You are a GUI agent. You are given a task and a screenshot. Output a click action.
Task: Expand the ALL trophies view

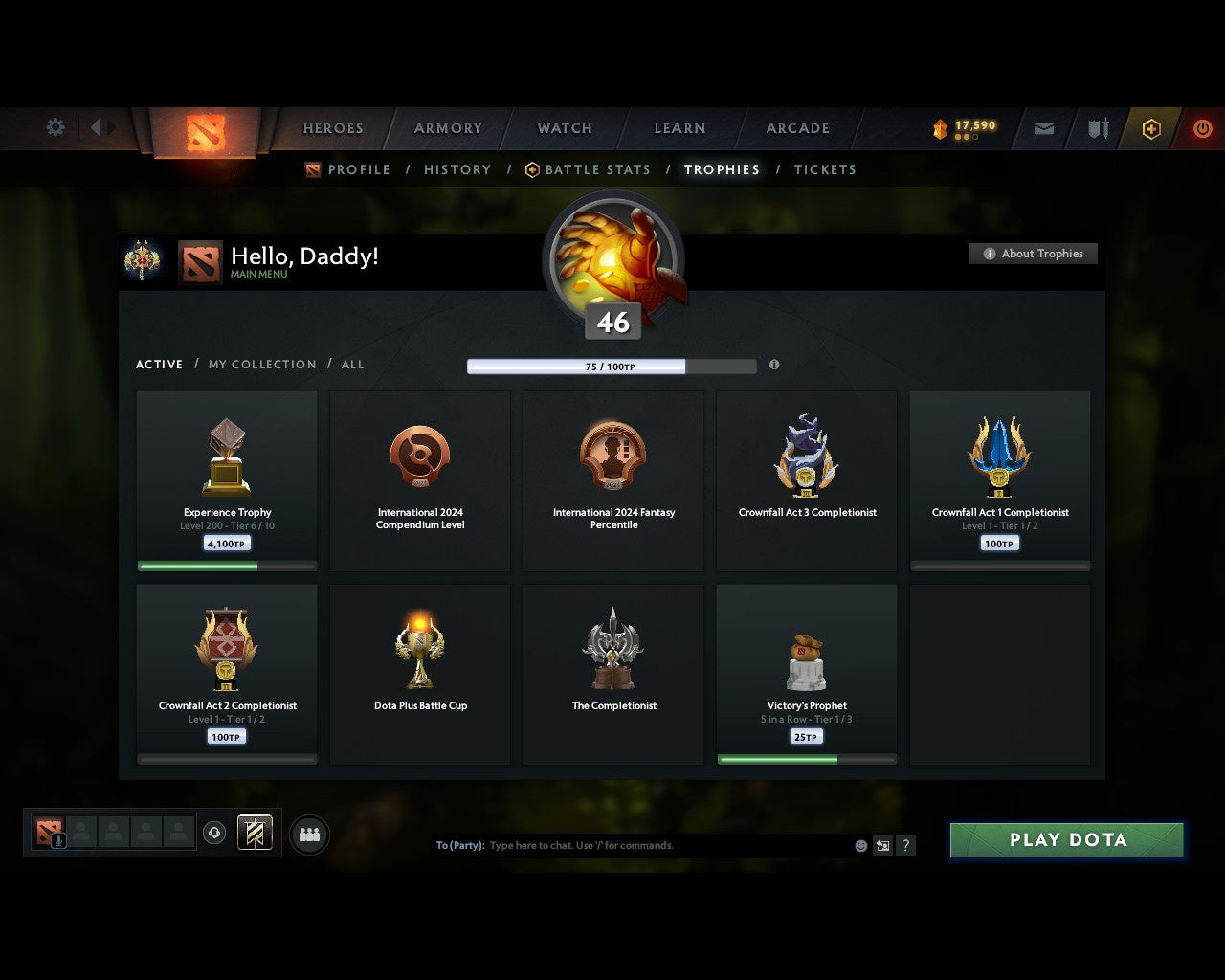coord(352,365)
